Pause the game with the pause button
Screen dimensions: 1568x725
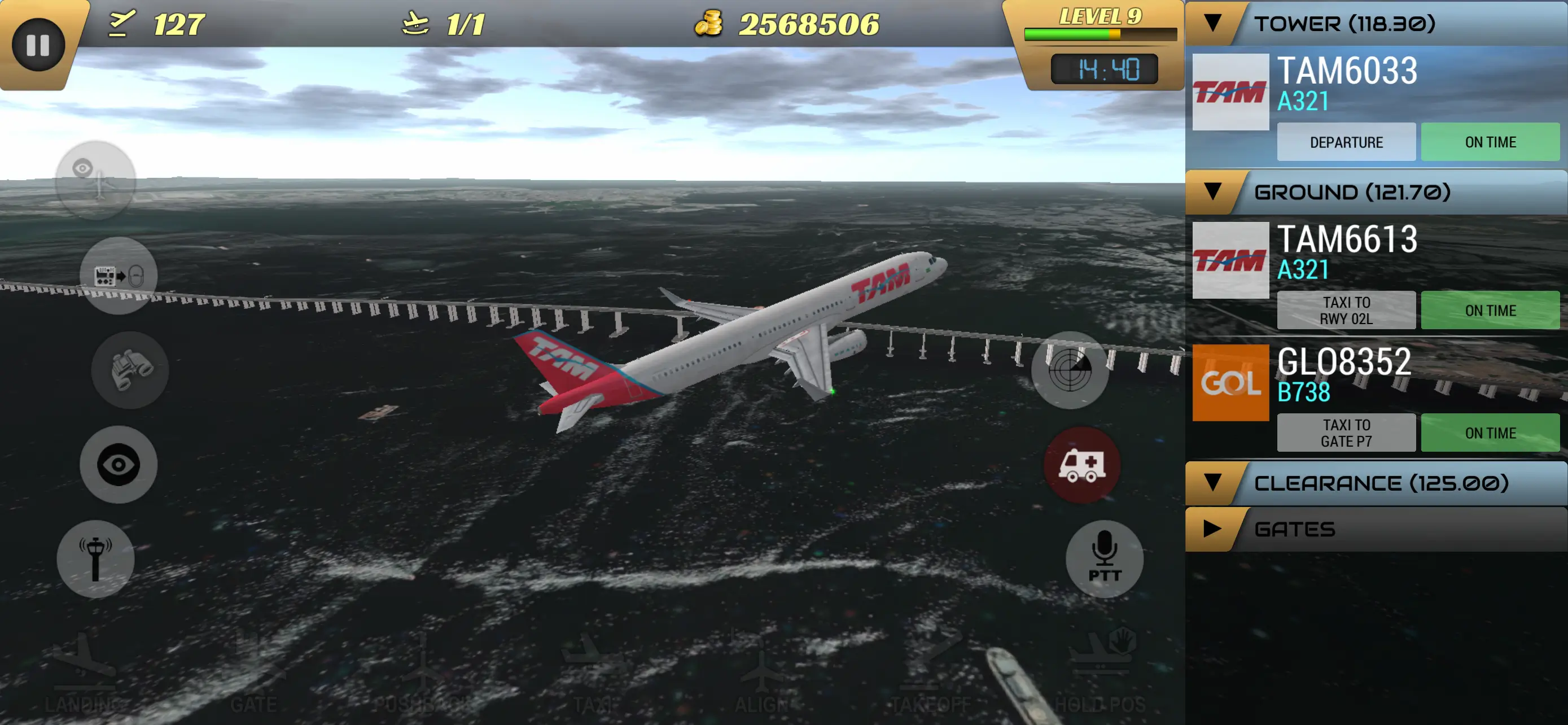pos(38,45)
